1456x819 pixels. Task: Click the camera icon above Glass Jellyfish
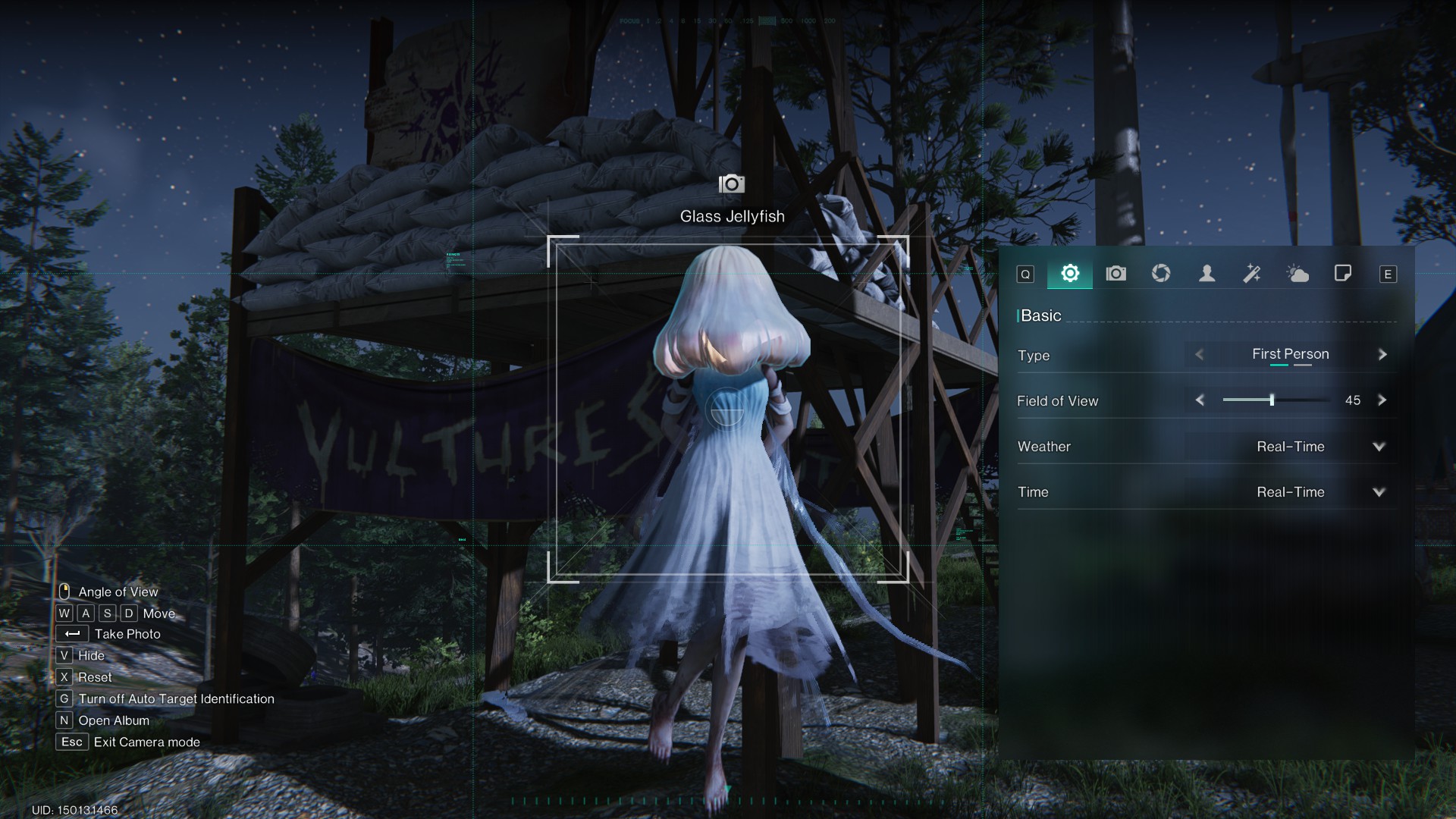pyautogui.click(x=732, y=184)
